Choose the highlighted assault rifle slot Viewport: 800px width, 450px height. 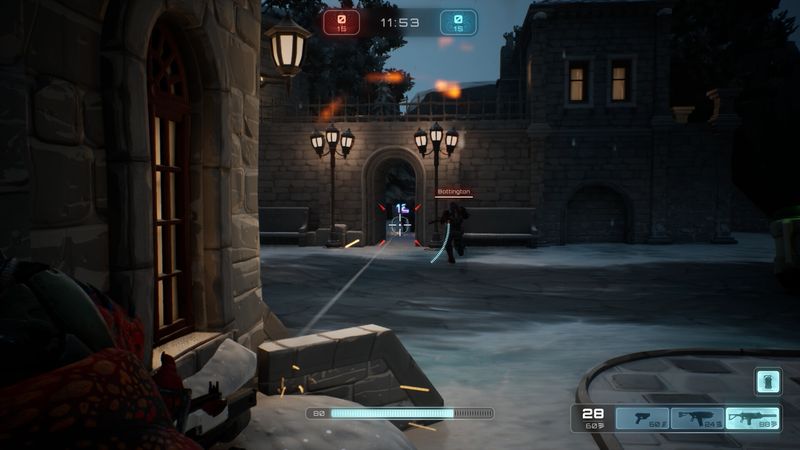tap(752, 418)
